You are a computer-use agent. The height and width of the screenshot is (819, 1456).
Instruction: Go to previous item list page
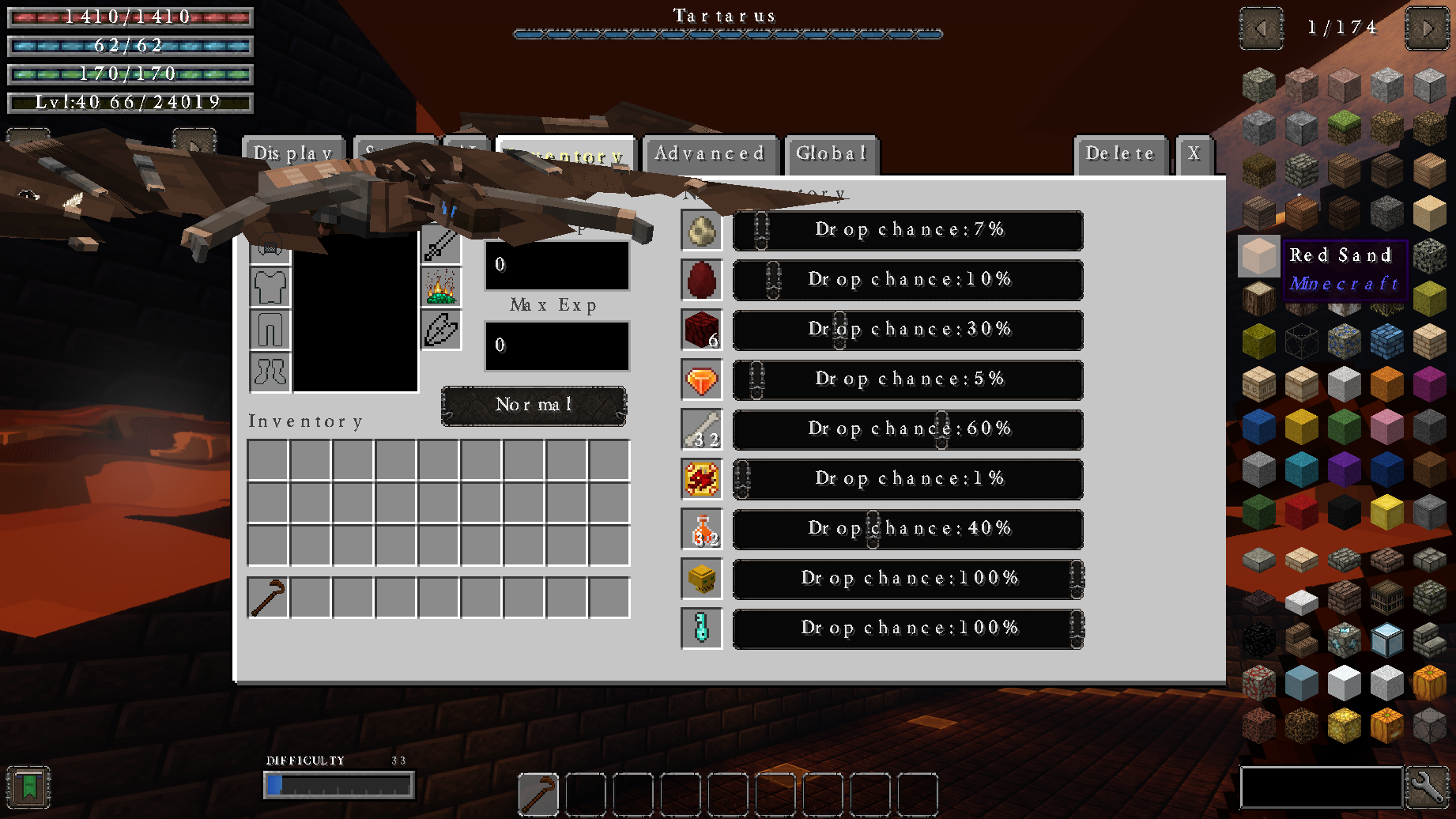click(1261, 28)
